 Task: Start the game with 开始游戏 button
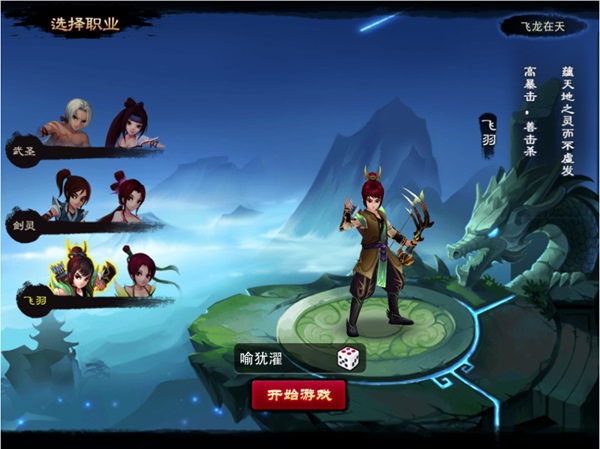(x=298, y=395)
